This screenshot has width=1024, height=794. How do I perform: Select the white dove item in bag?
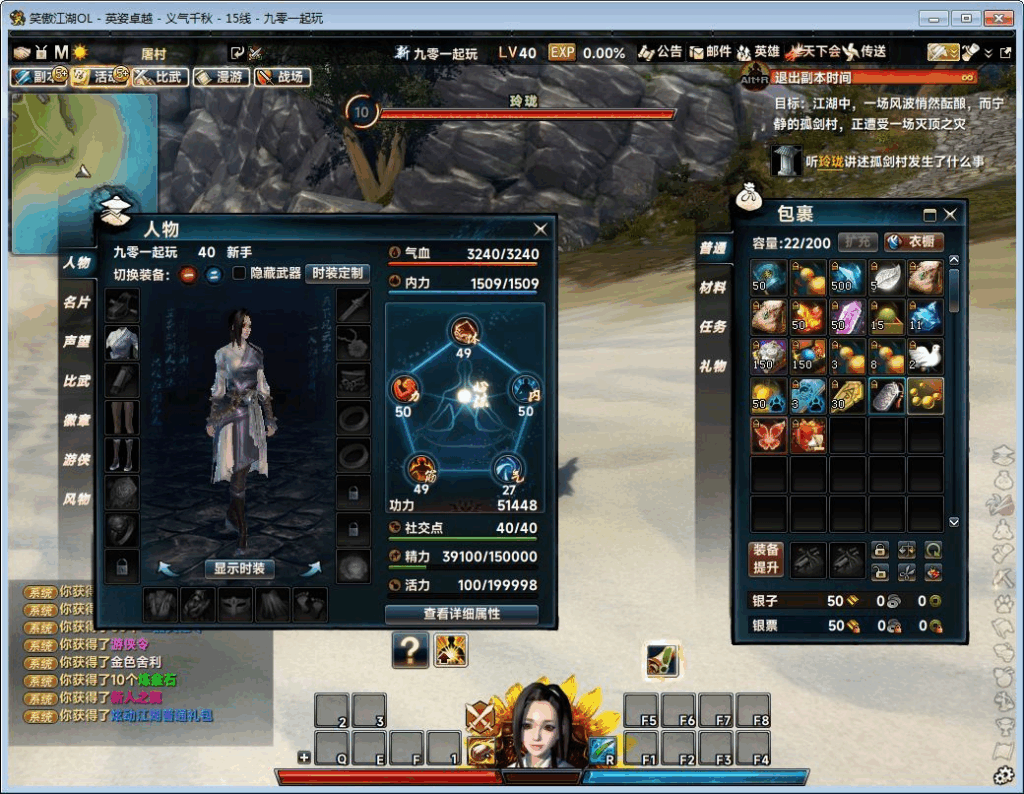pyautogui.click(x=925, y=356)
